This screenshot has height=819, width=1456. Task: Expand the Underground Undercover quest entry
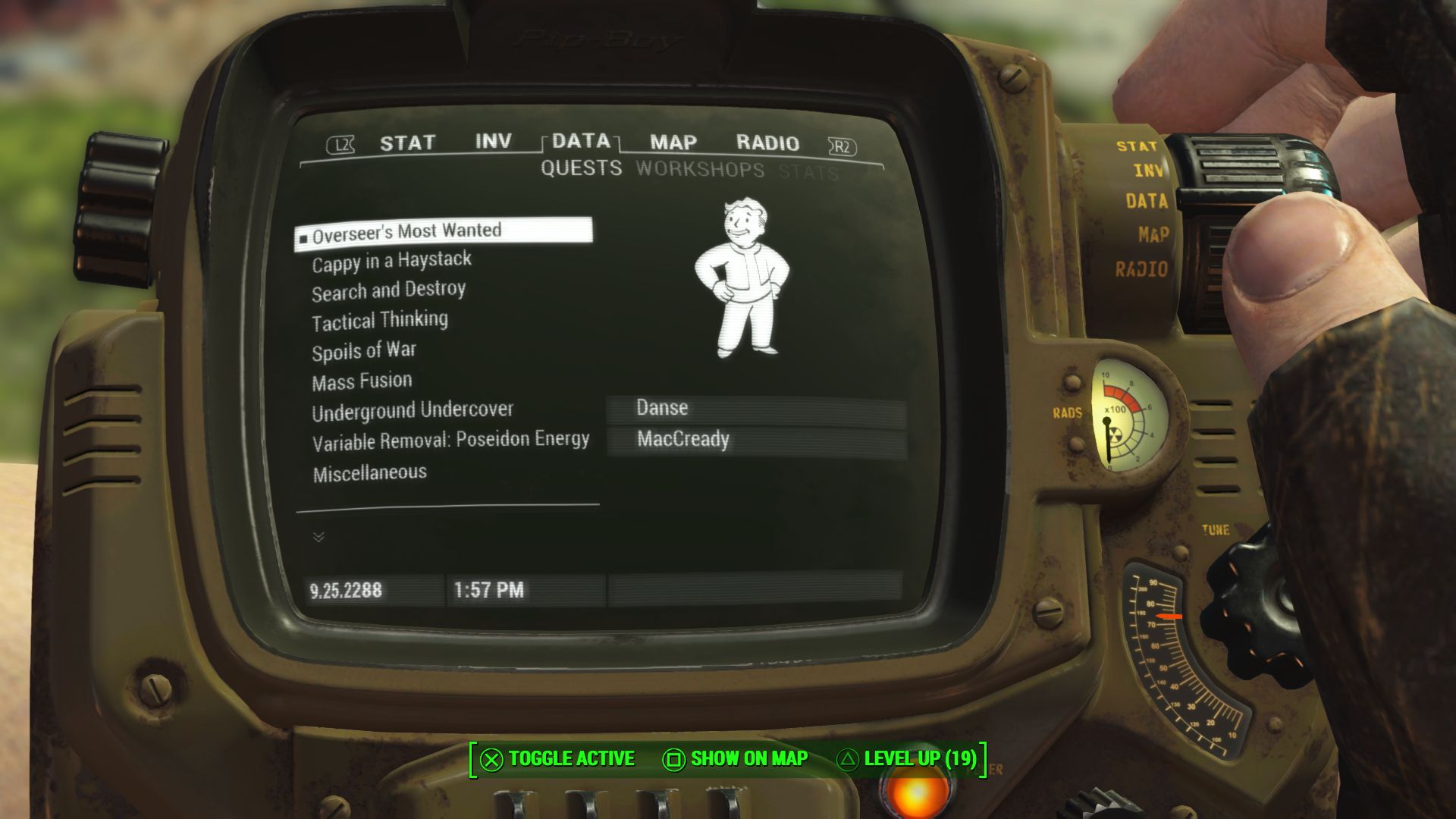[413, 409]
